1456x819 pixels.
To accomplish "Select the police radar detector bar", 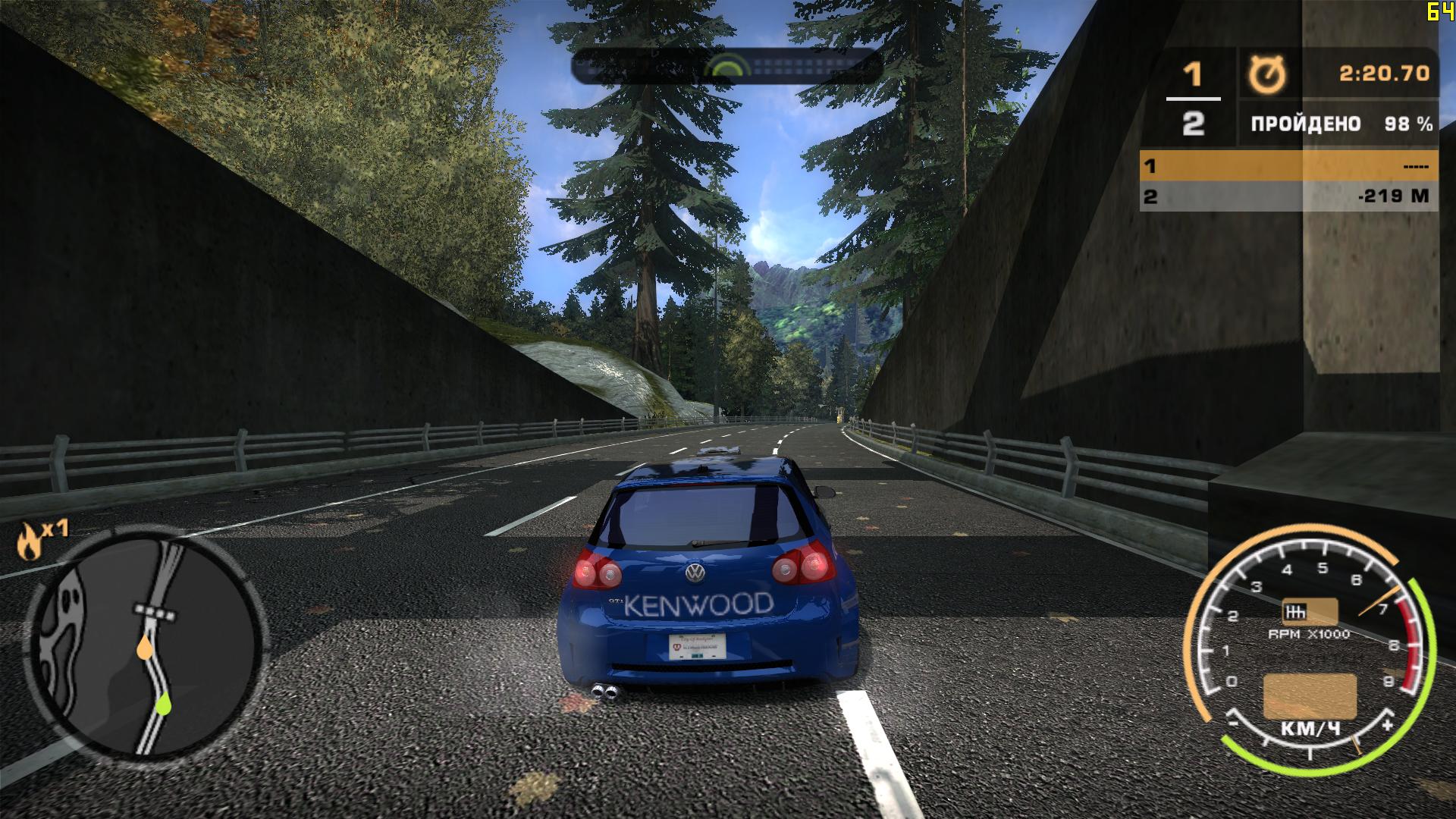I will click(726, 67).
